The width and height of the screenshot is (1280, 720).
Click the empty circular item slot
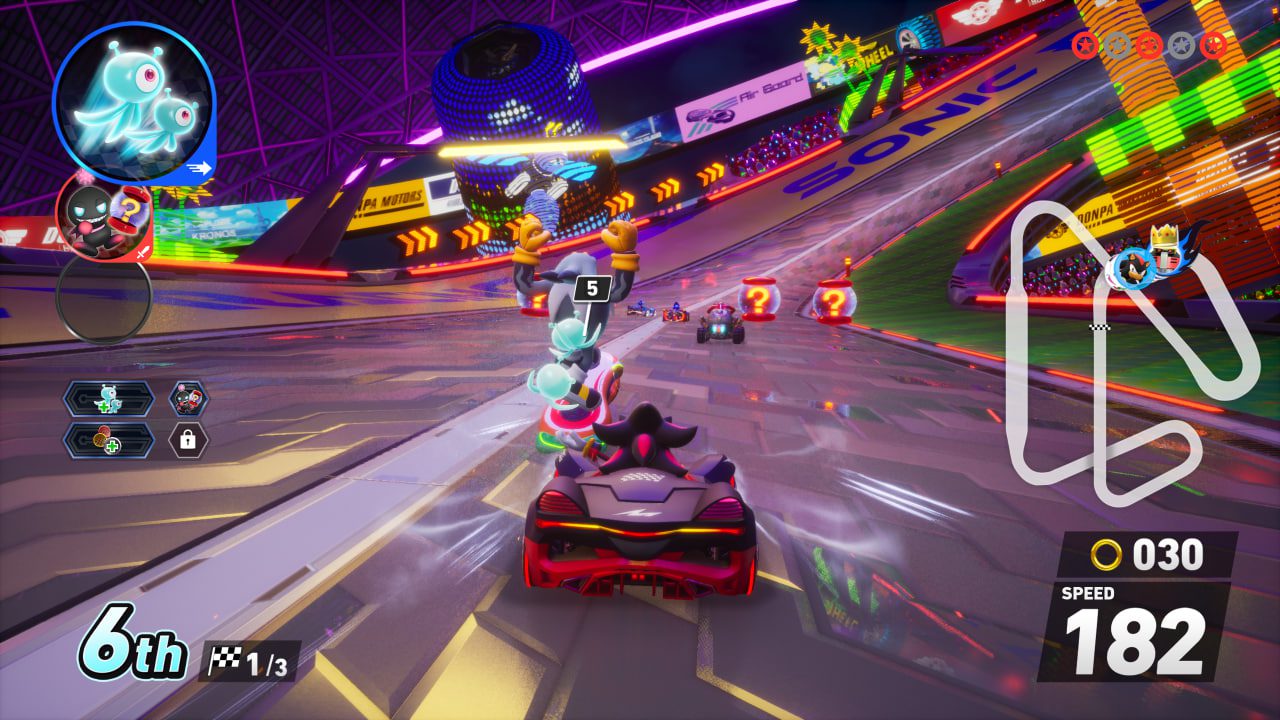pyautogui.click(x=103, y=296)
